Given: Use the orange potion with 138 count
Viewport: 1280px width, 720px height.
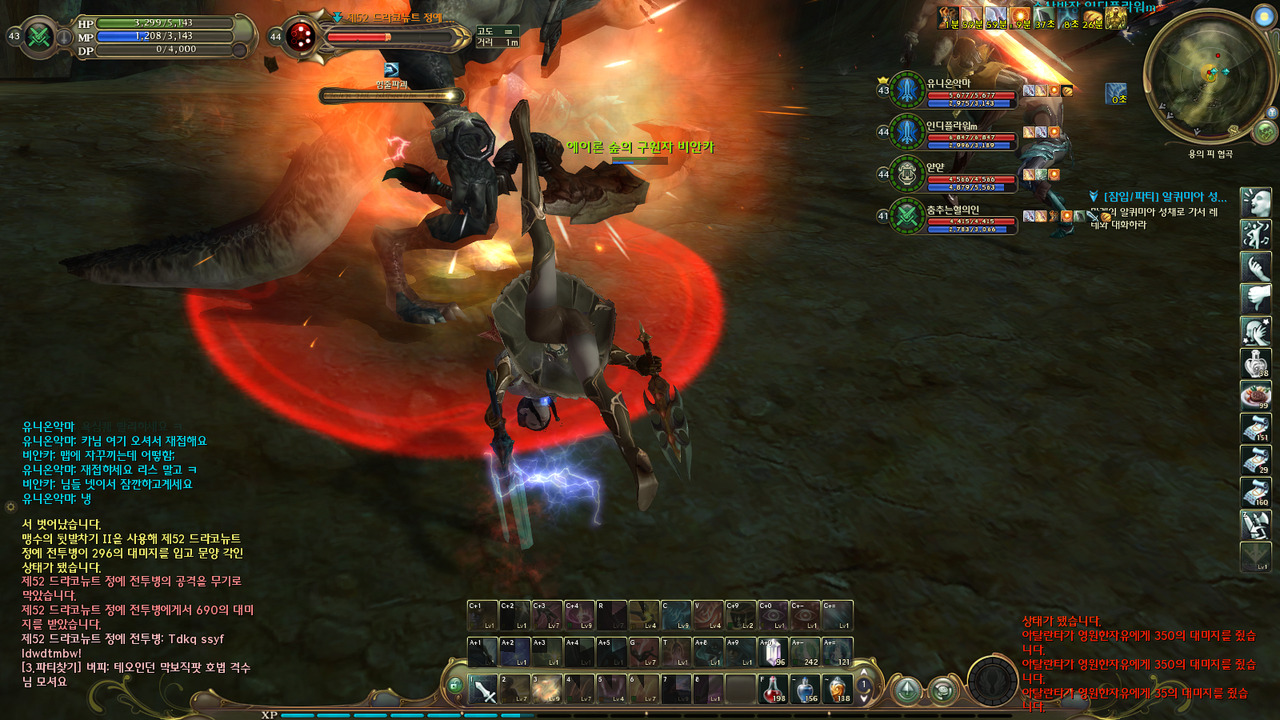Looking at the screenshot, I should click(x=838, y=688).
